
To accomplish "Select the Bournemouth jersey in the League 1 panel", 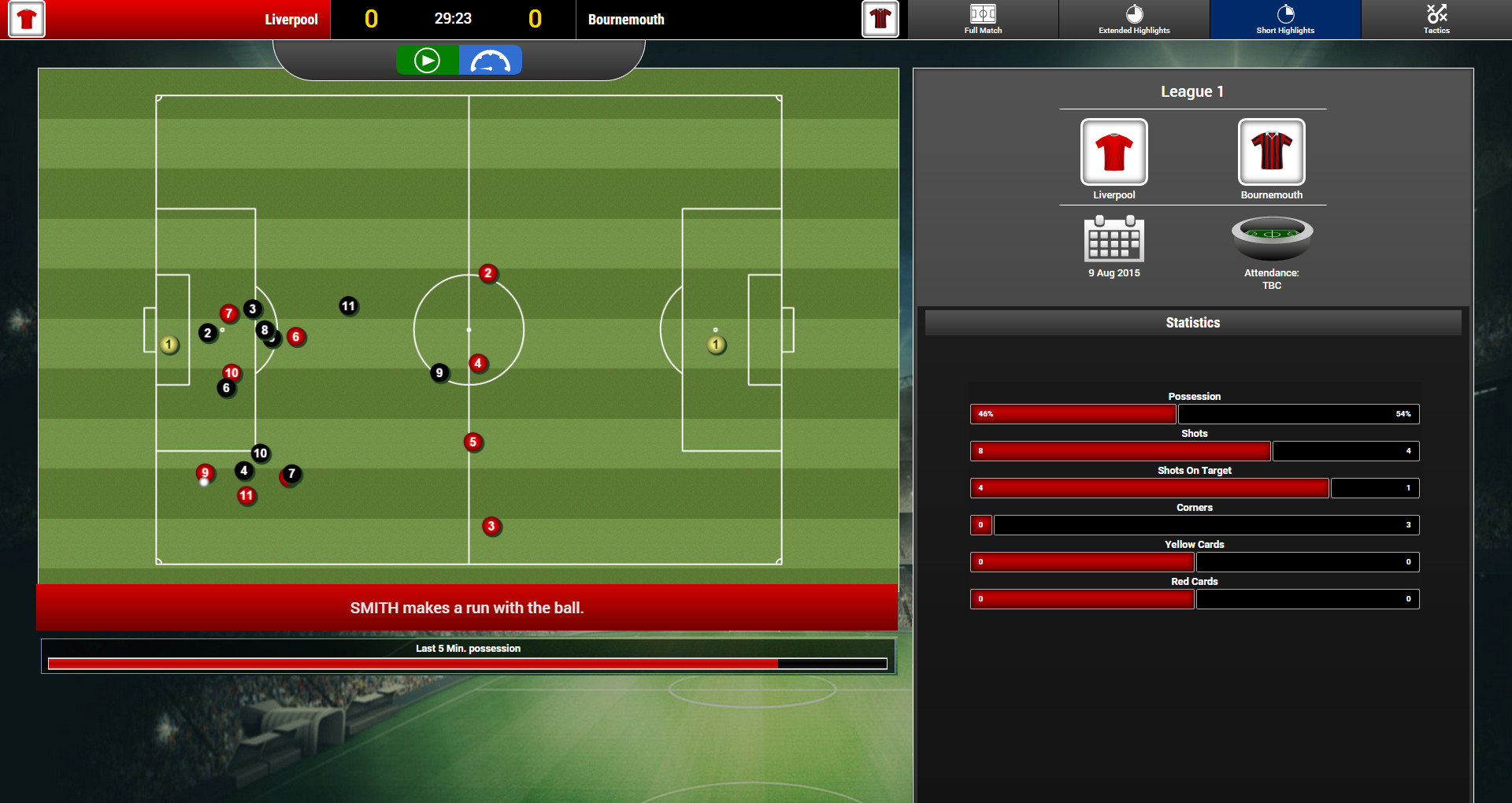I will point(1270,151).
